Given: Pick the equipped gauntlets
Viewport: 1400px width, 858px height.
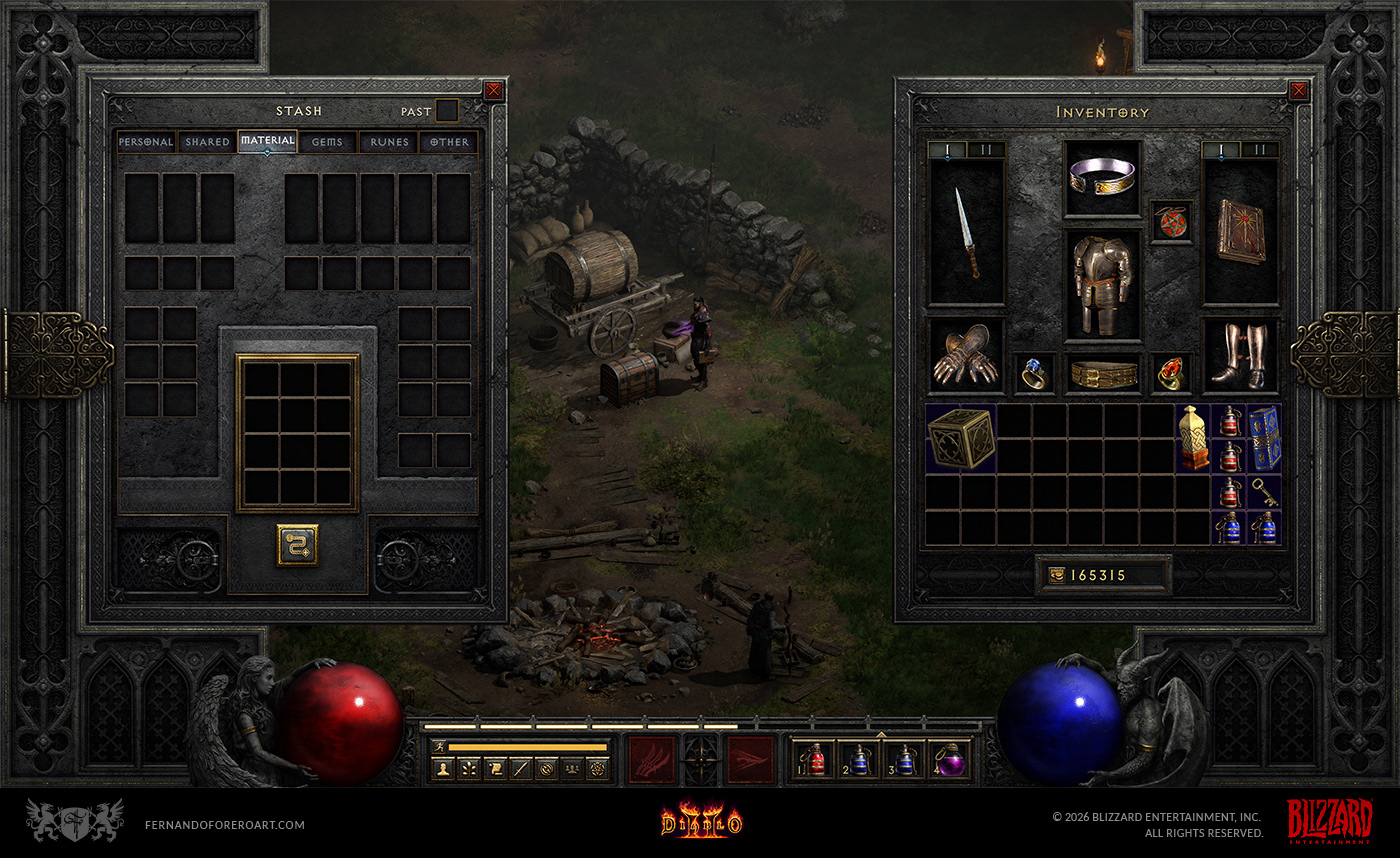Looking at the screenshot, I should click(x=966, y=356).
